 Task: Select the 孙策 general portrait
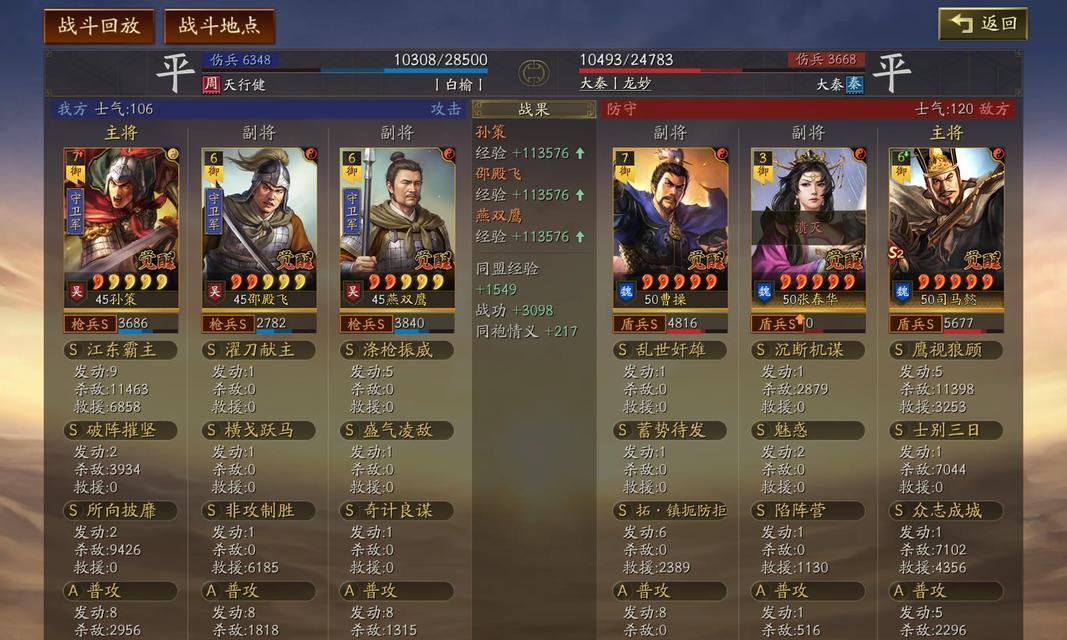(121, 227)
